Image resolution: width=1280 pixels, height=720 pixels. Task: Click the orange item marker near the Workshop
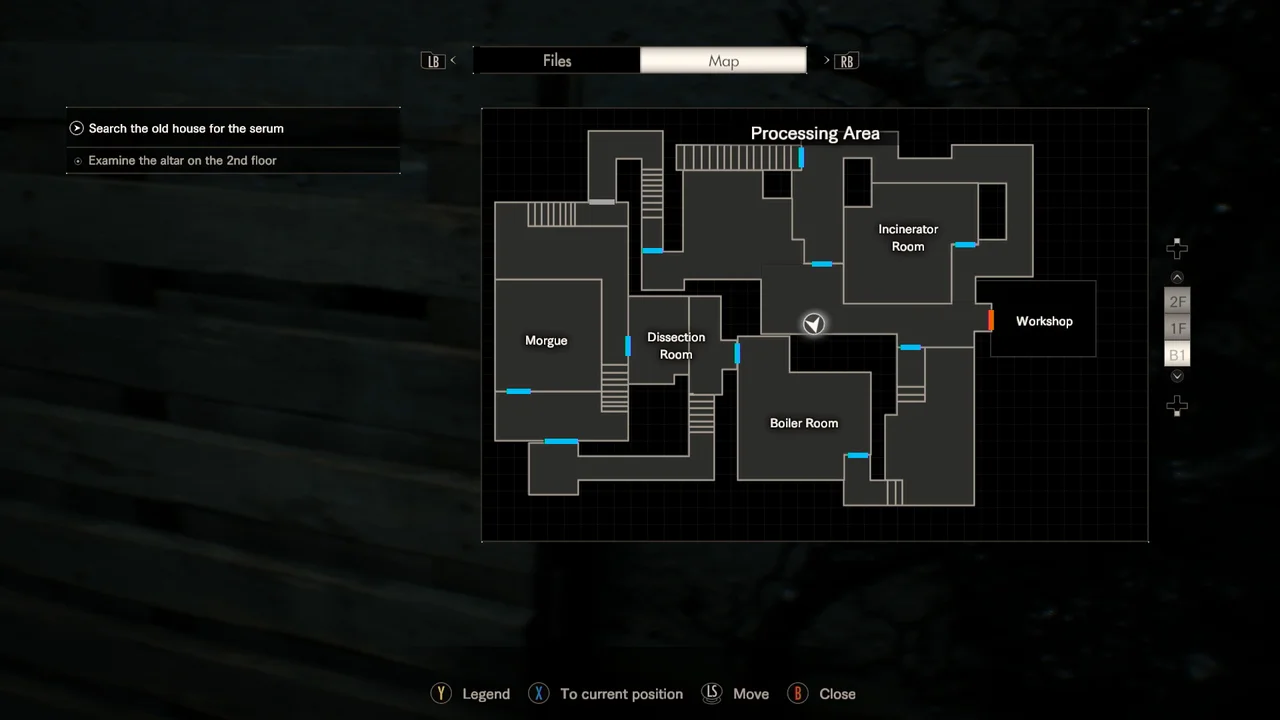pyautogui.click(x=990, y=321)
